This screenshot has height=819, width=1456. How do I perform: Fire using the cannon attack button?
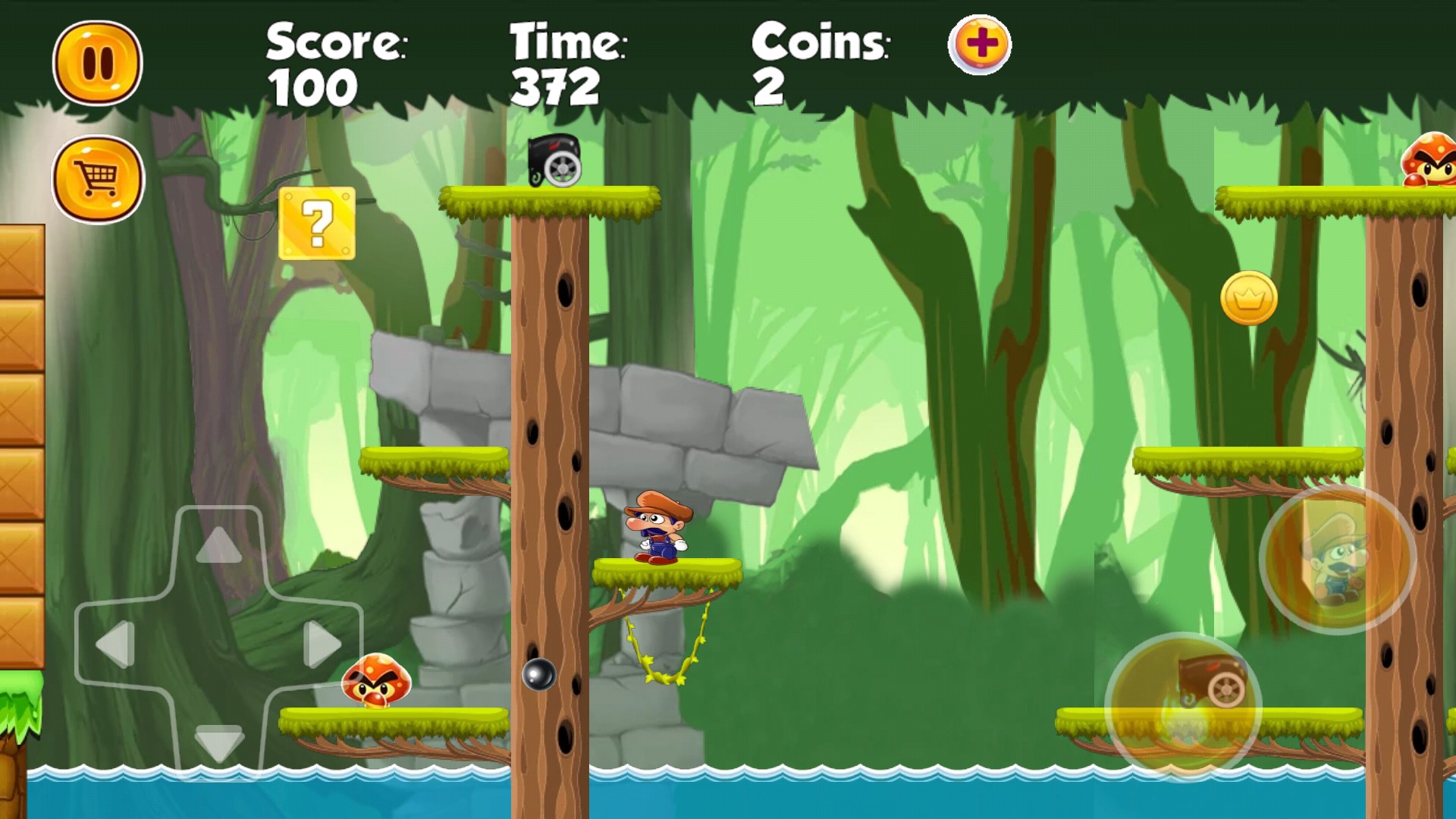pos(1183,705)
